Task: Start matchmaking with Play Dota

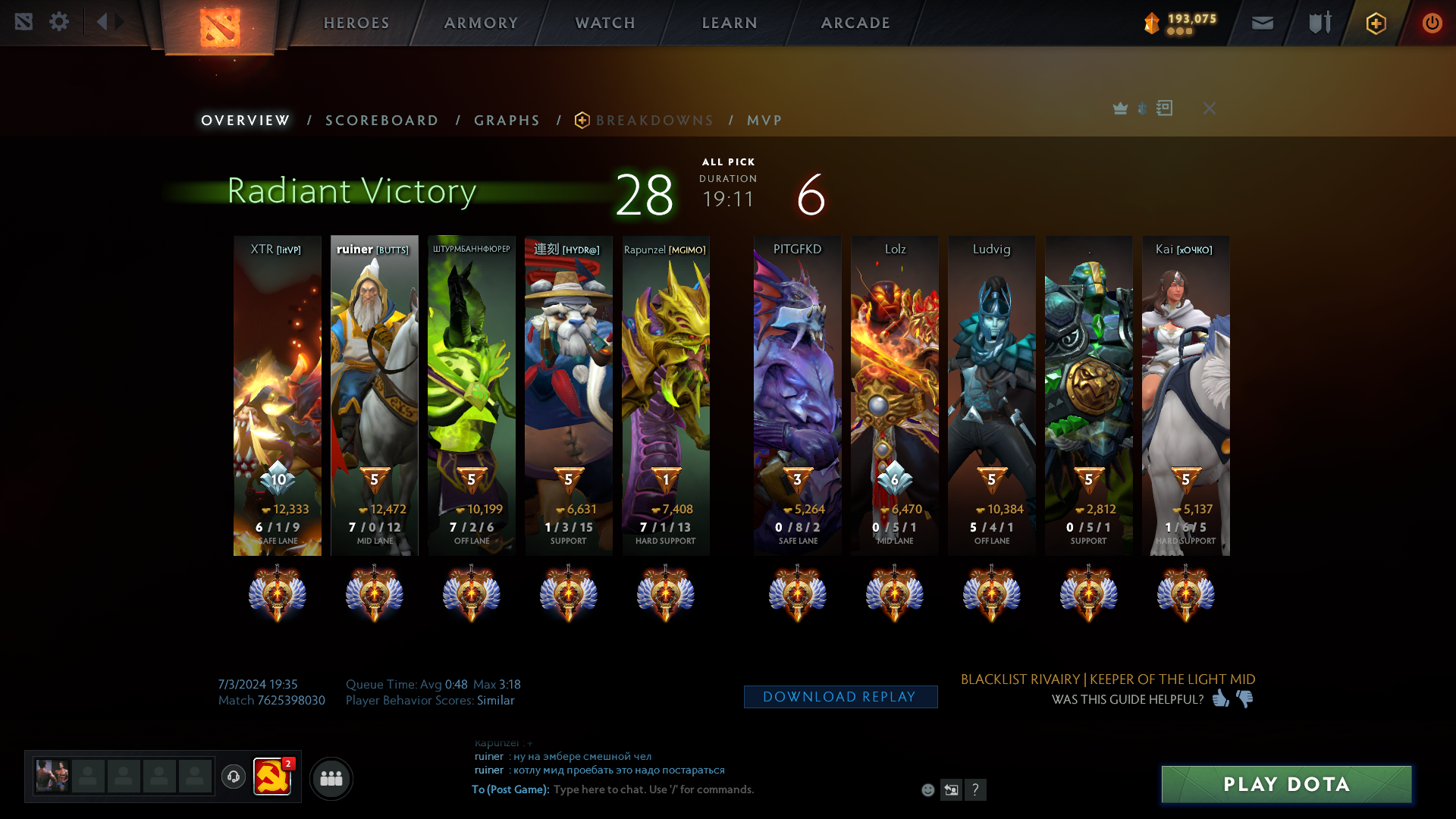Action: tap(1286, 784)
